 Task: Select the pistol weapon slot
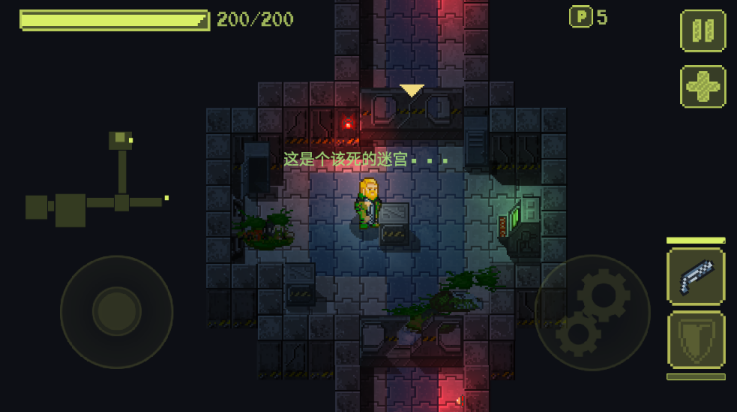click(x=696, y=276)
